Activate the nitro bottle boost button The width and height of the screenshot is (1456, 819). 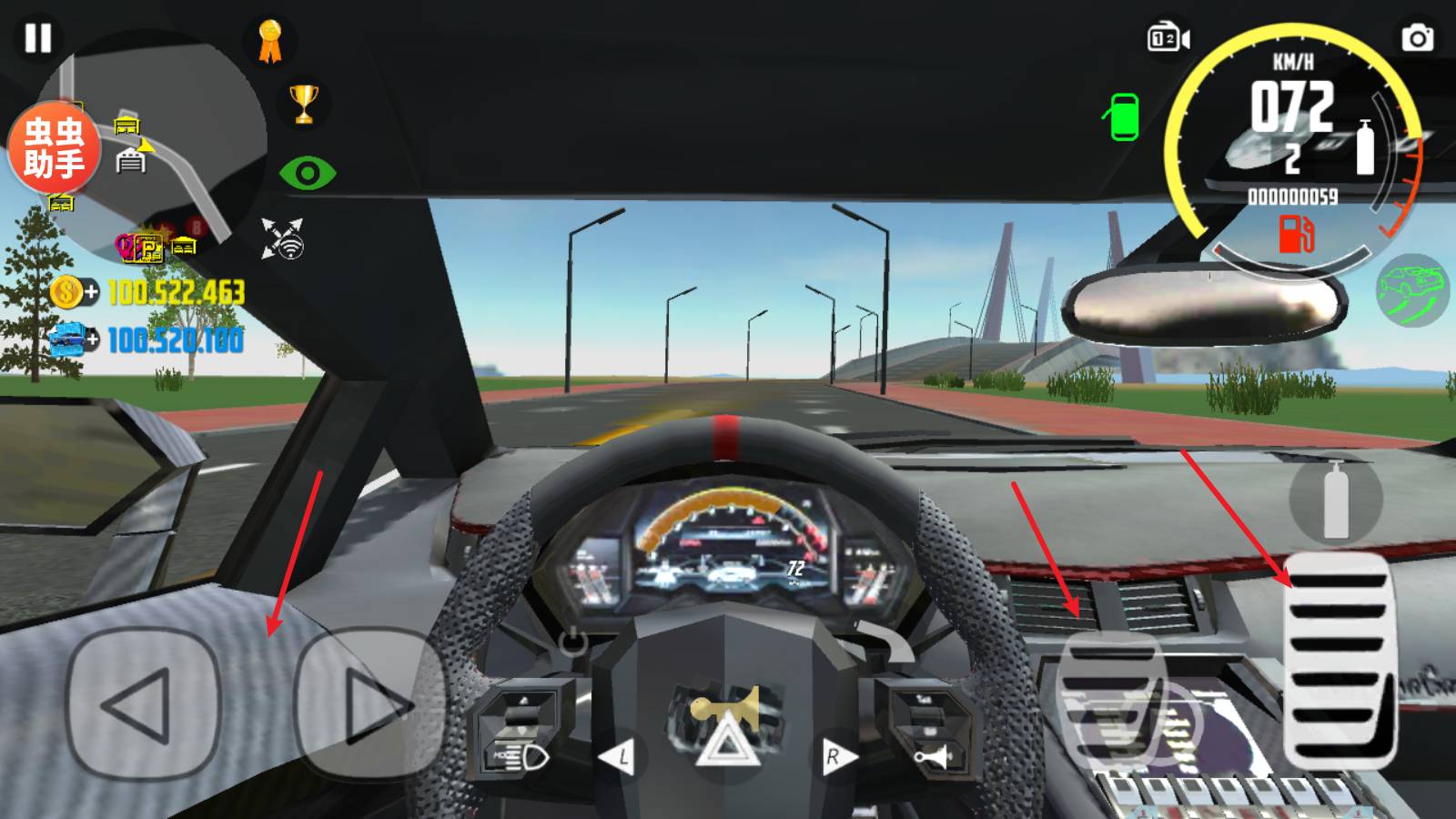1335,499
